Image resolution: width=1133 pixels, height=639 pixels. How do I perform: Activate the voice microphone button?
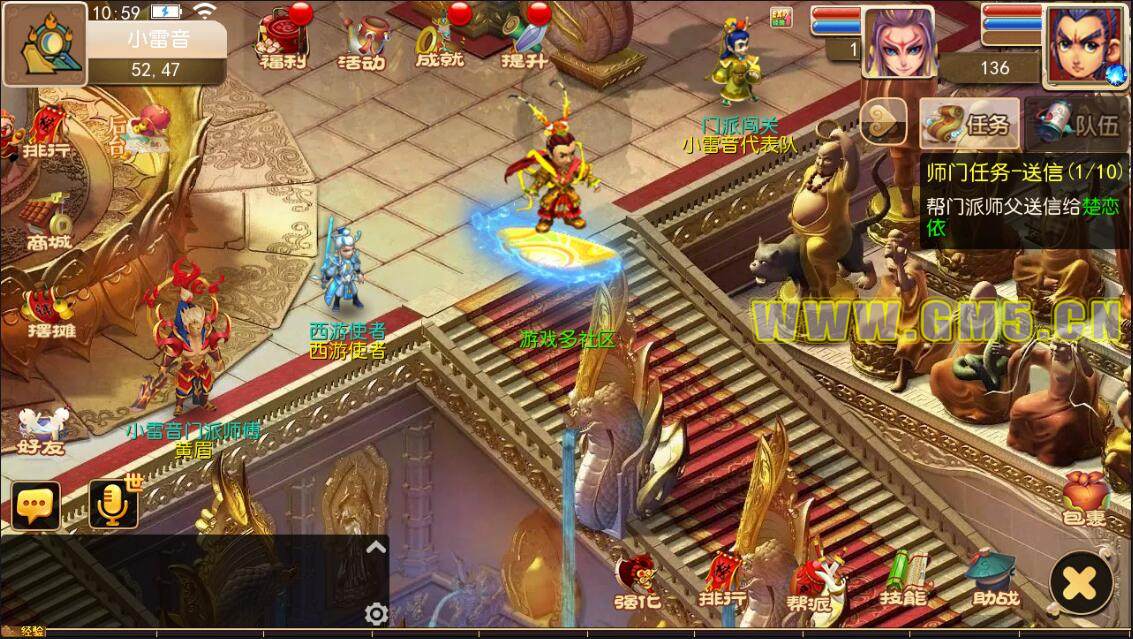pyautogui.click(x=113, y=505)
